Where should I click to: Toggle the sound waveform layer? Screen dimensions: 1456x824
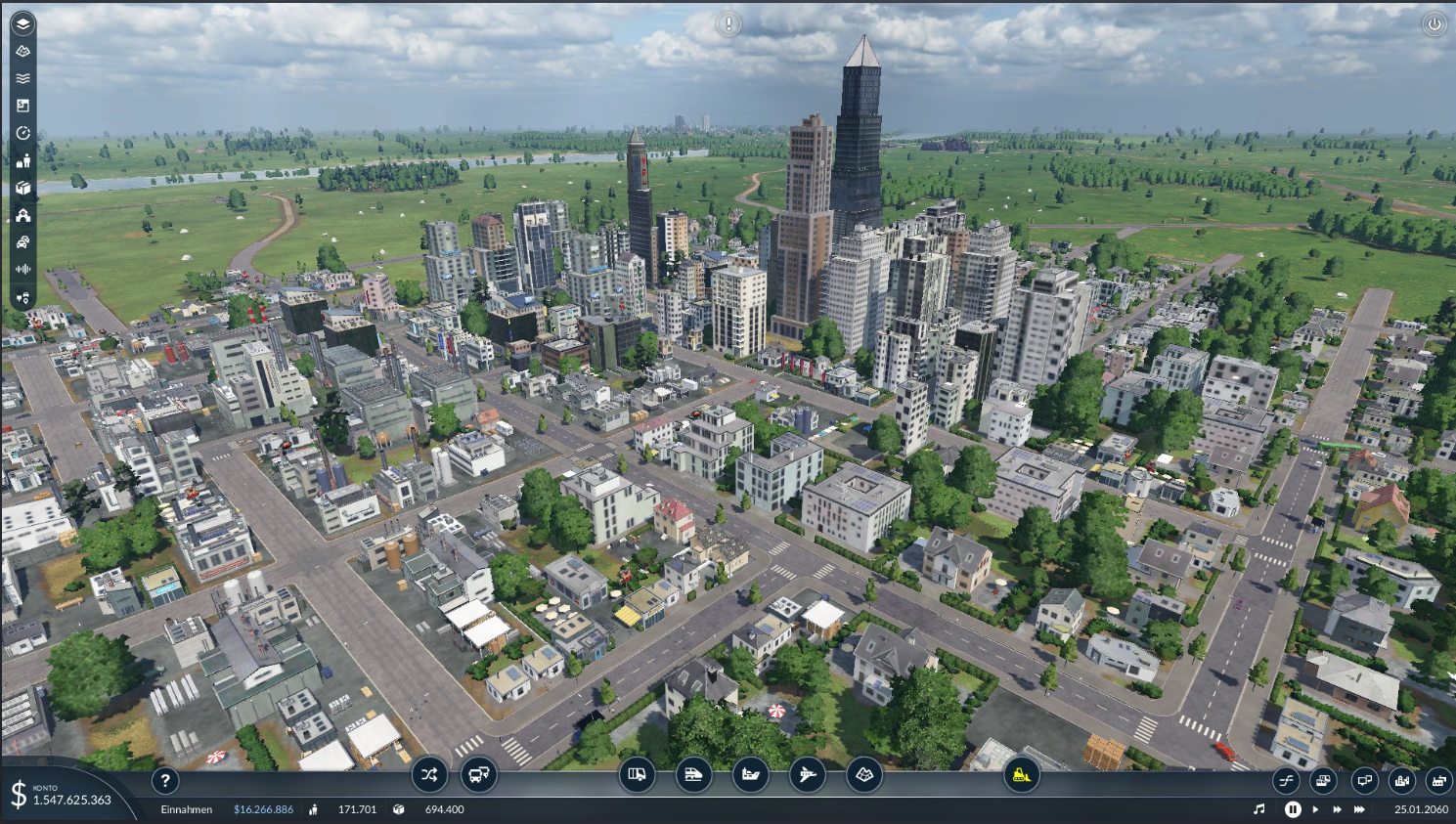[x=23, y=269]
